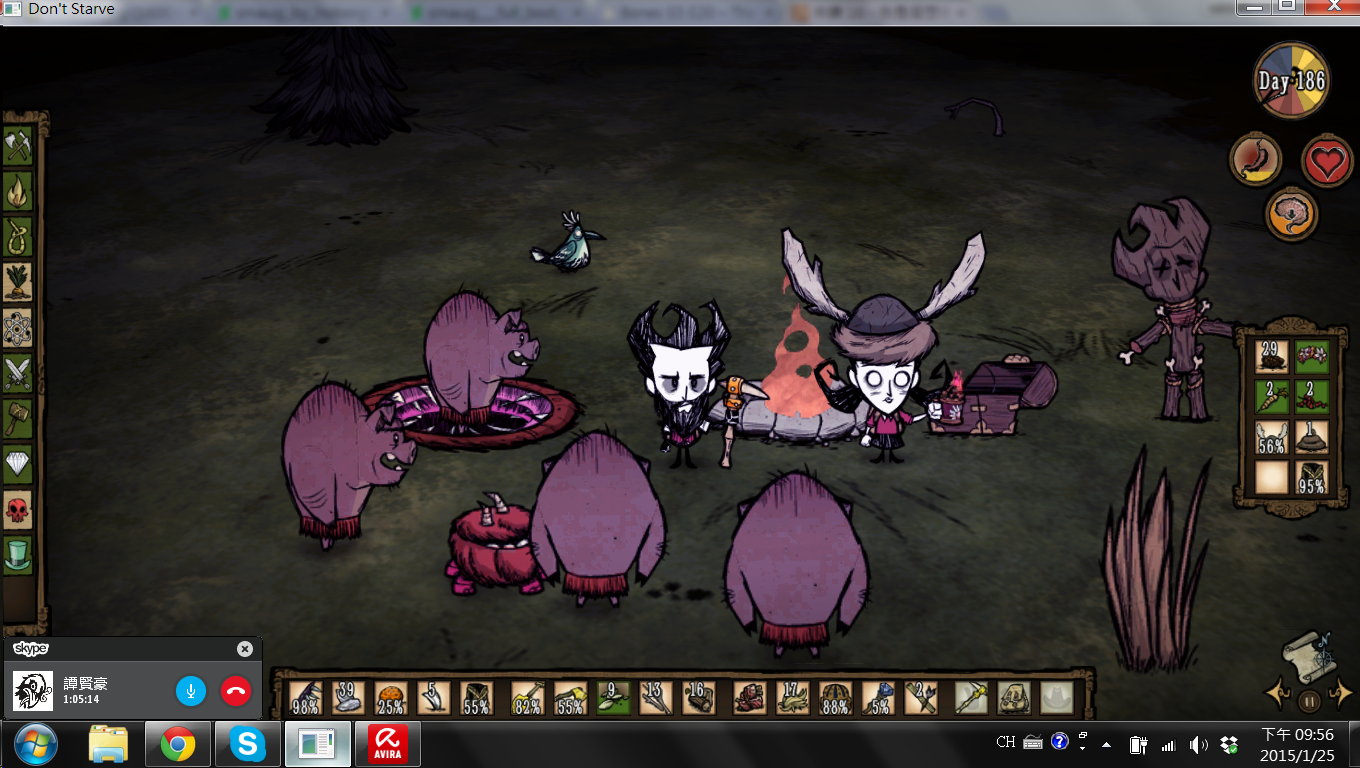Screen dimensions: 1360x768
Task: Expand the hidden system tray icons
Action: pyautogui.click(x=1105, y=744)
